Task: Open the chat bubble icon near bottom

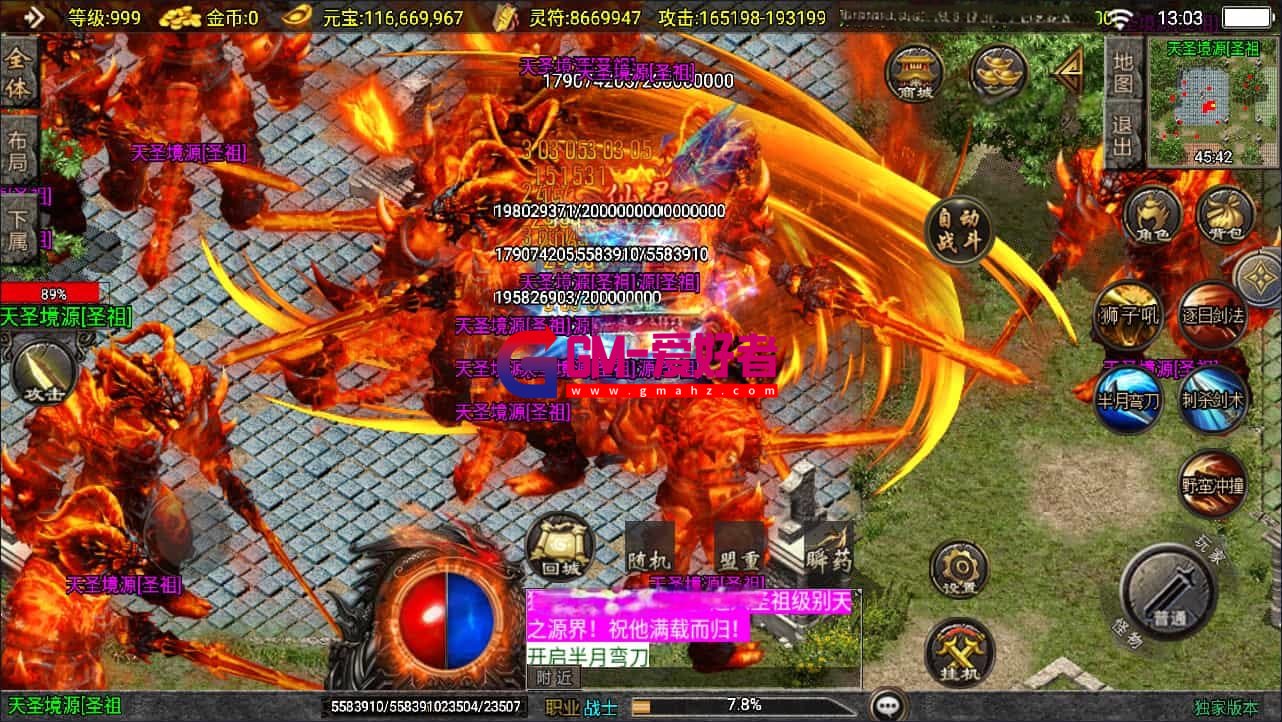Action: click(x=888, y=703)
